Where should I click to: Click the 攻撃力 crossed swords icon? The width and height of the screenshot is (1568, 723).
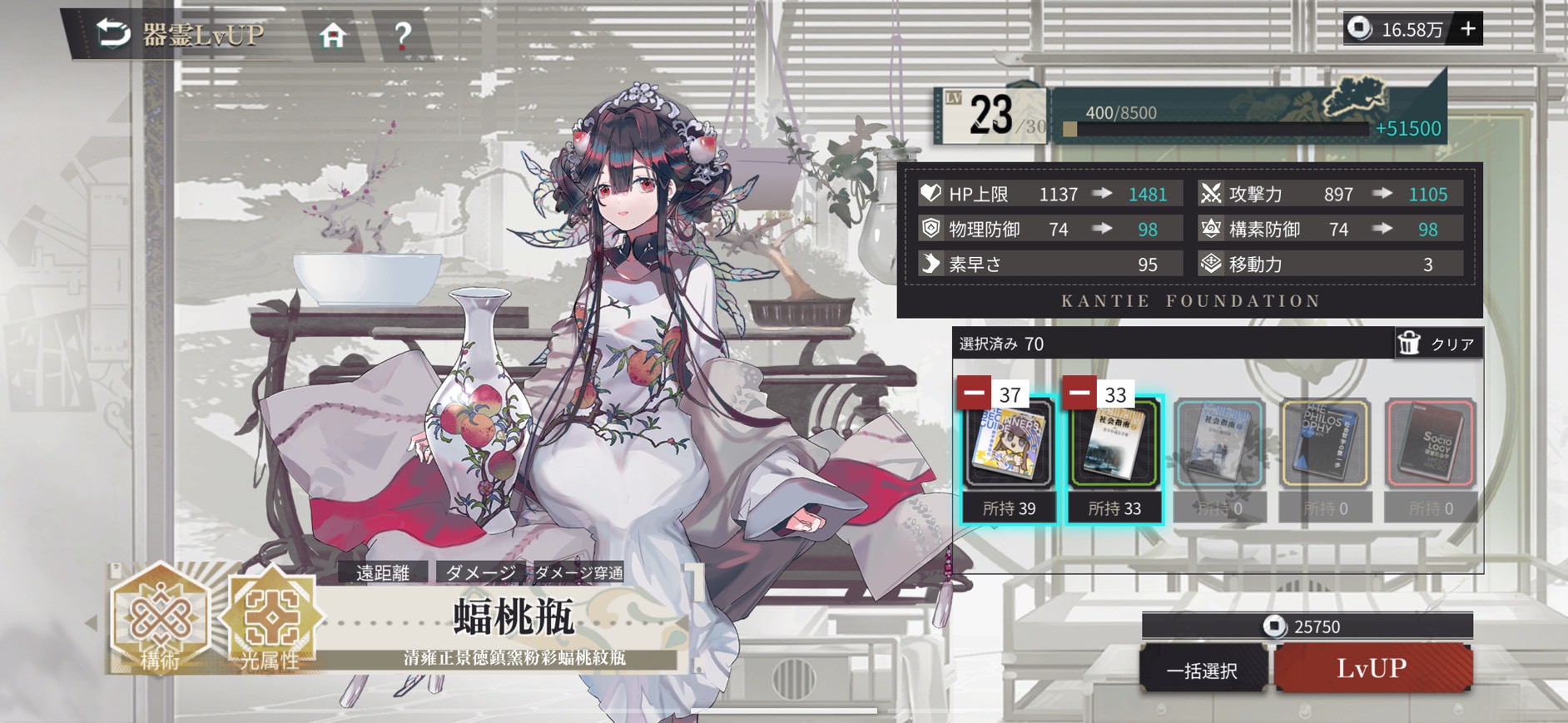[x=1209, y=194]
